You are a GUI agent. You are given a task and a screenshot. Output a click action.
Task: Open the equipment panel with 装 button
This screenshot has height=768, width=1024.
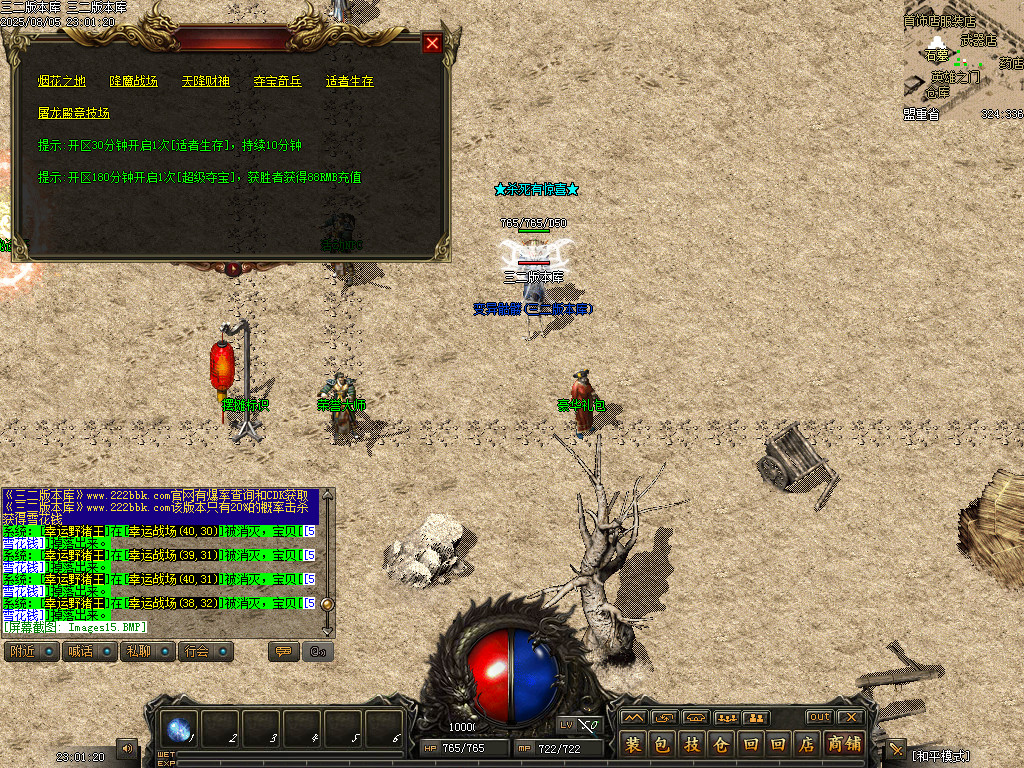633,744
